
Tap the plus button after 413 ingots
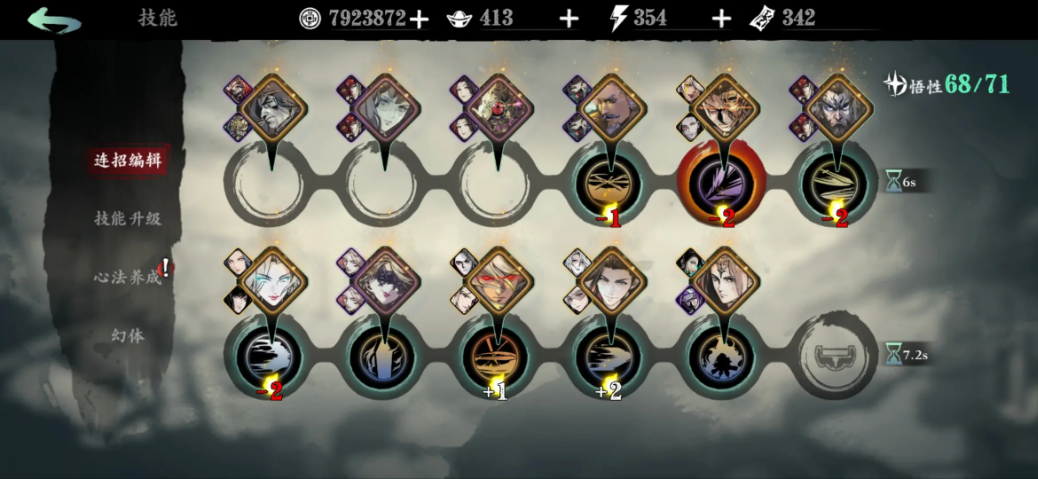point(569,18)
